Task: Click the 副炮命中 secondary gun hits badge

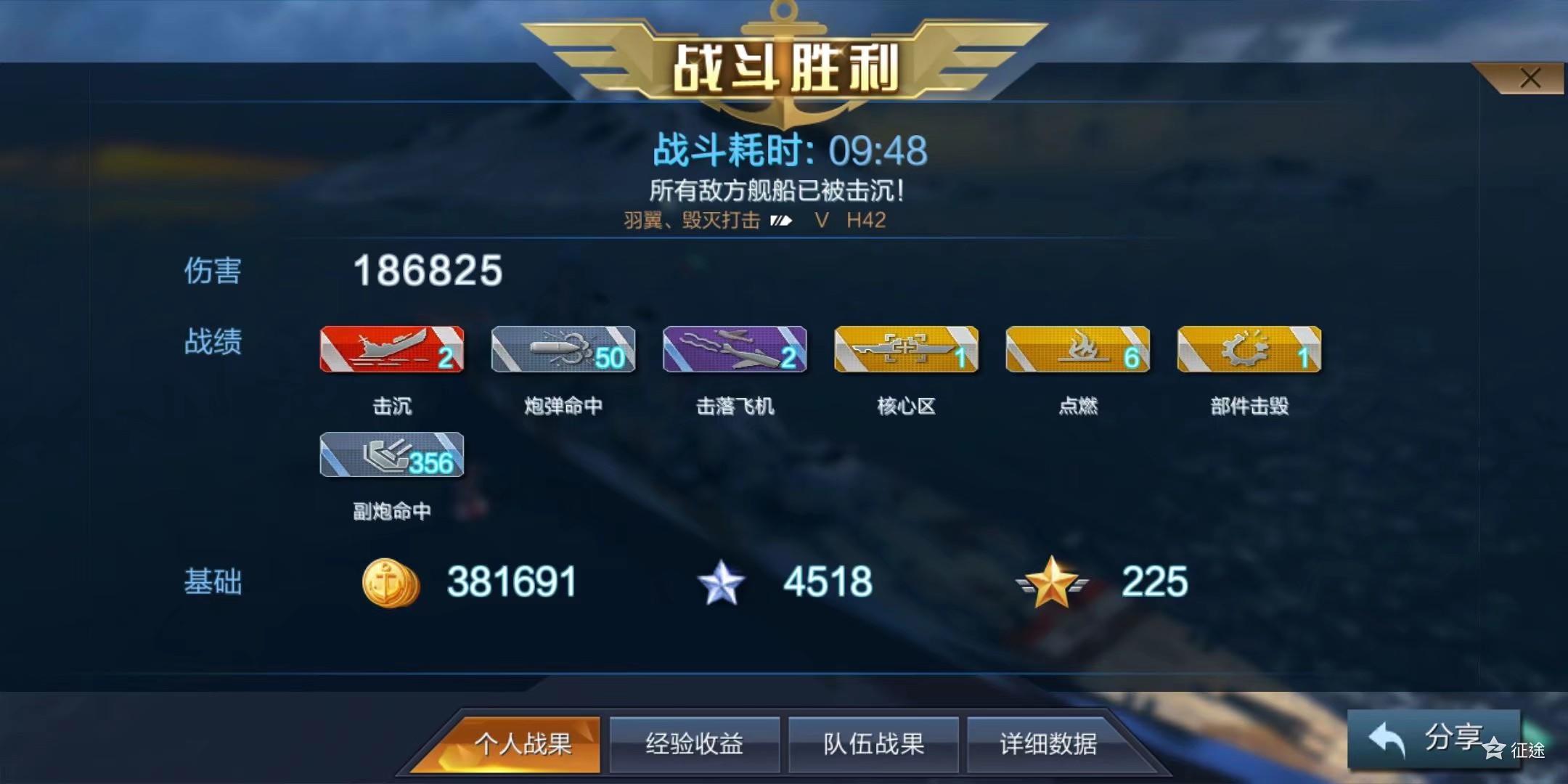Action: [391, 456]
